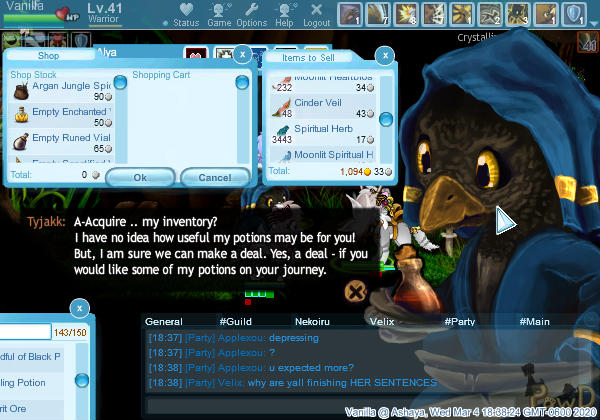Advance Tyjakk's dialogue with the arrow
The width and height of the screenshot is (600, 420).
pos(505,220)
